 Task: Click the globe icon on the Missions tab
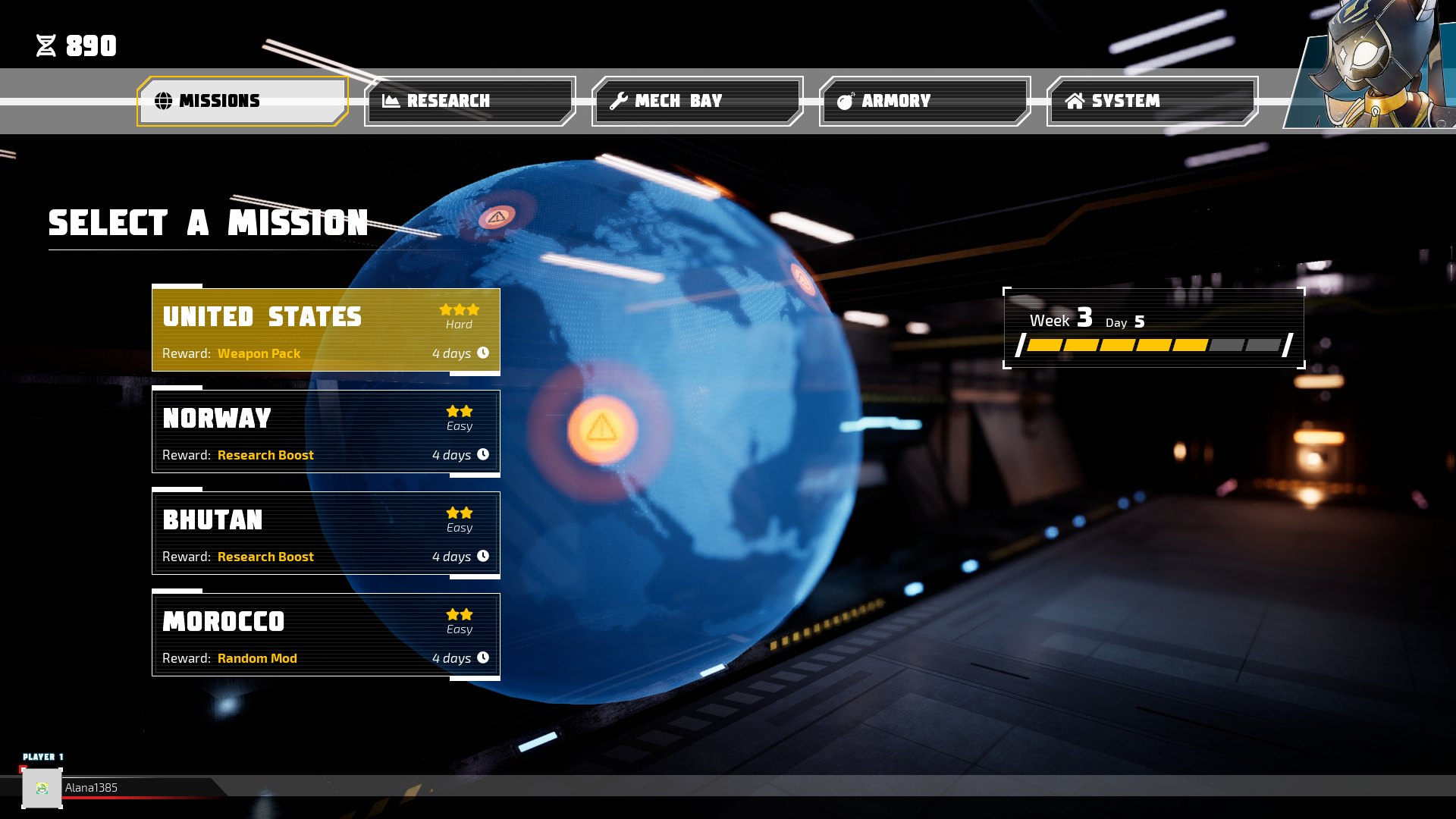click(164, 99)
